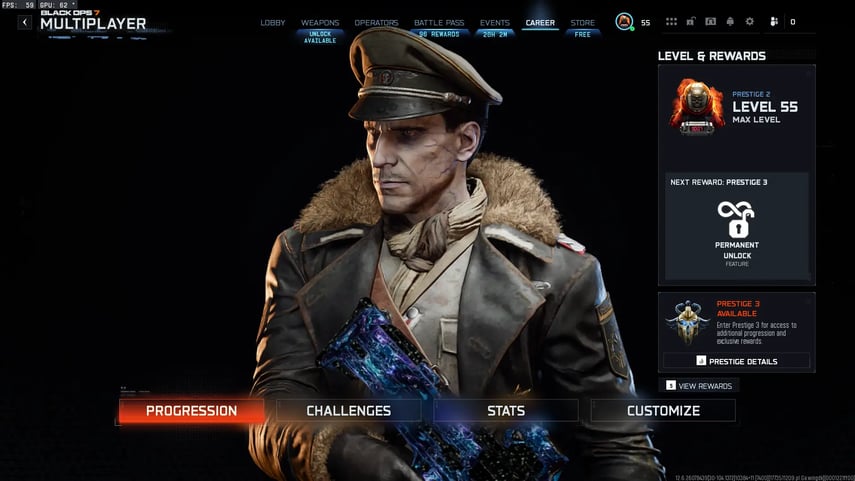The height and width of the screenshot is (481, 855).
Task: Click the back arrow button
Action: point(25,22)
